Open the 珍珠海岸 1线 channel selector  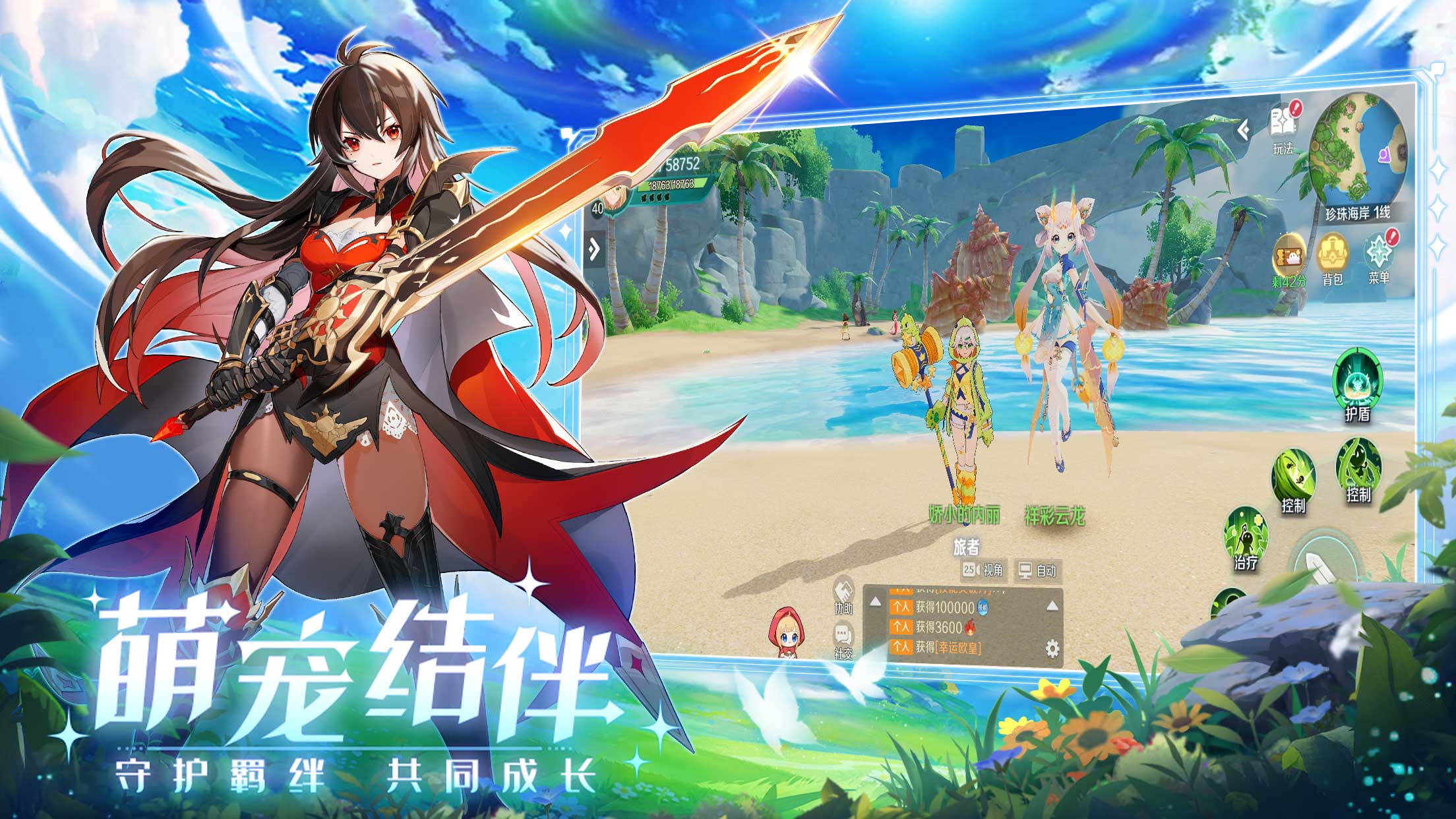(x=1358, y=213)
